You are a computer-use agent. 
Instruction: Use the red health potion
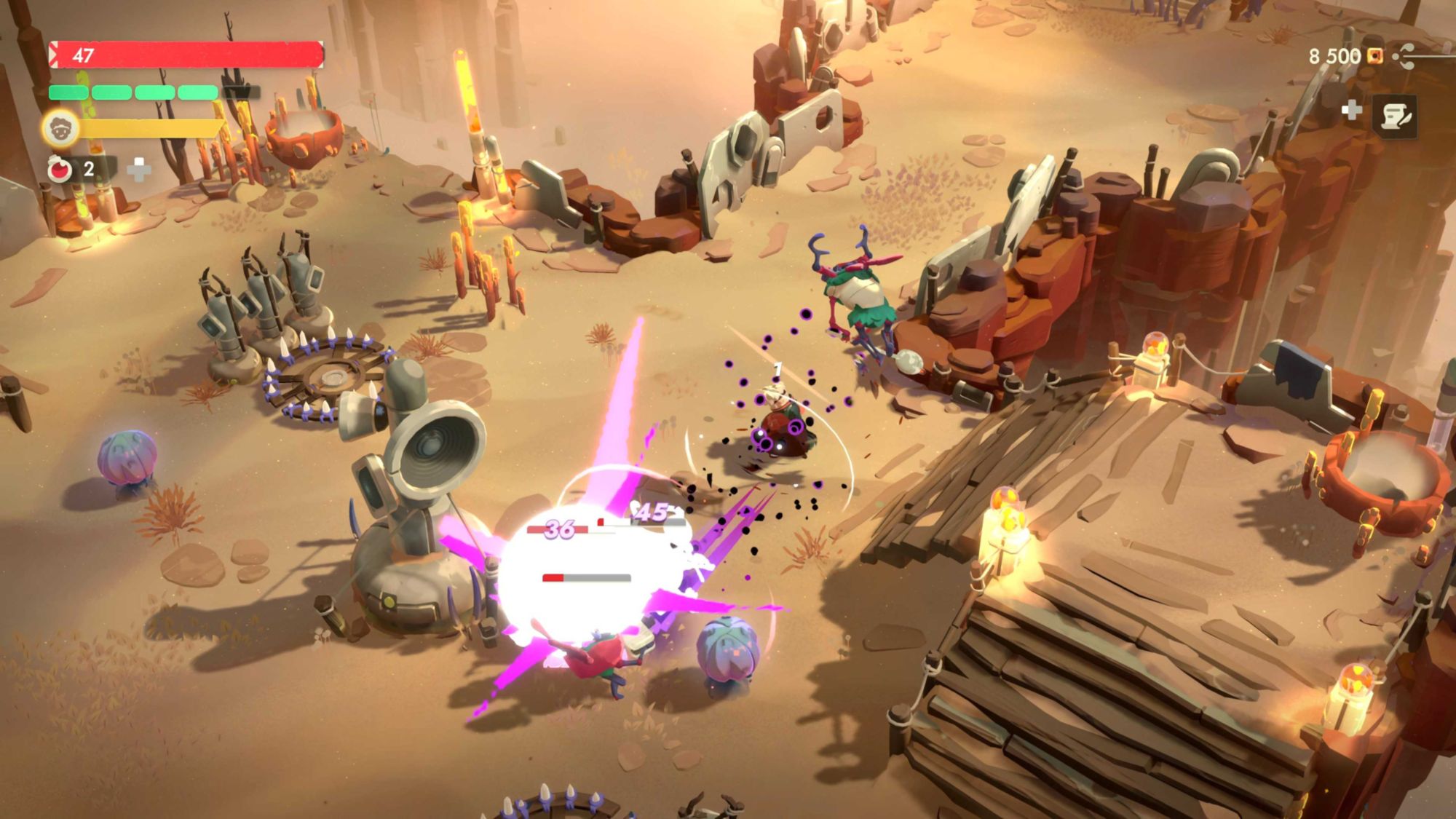pyautogui.click(x=60, y=170)
